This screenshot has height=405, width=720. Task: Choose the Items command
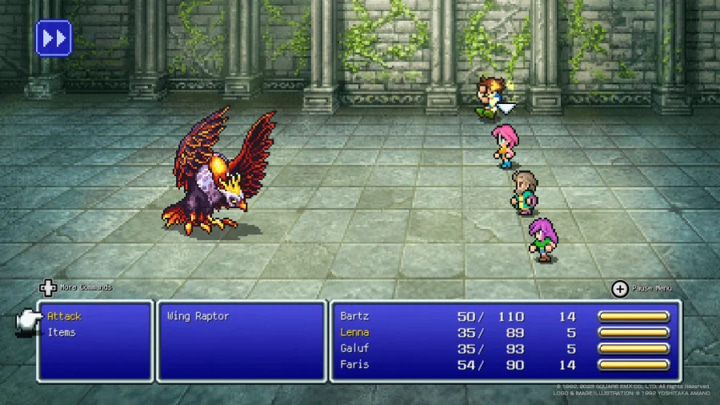[x=62, y=332]
